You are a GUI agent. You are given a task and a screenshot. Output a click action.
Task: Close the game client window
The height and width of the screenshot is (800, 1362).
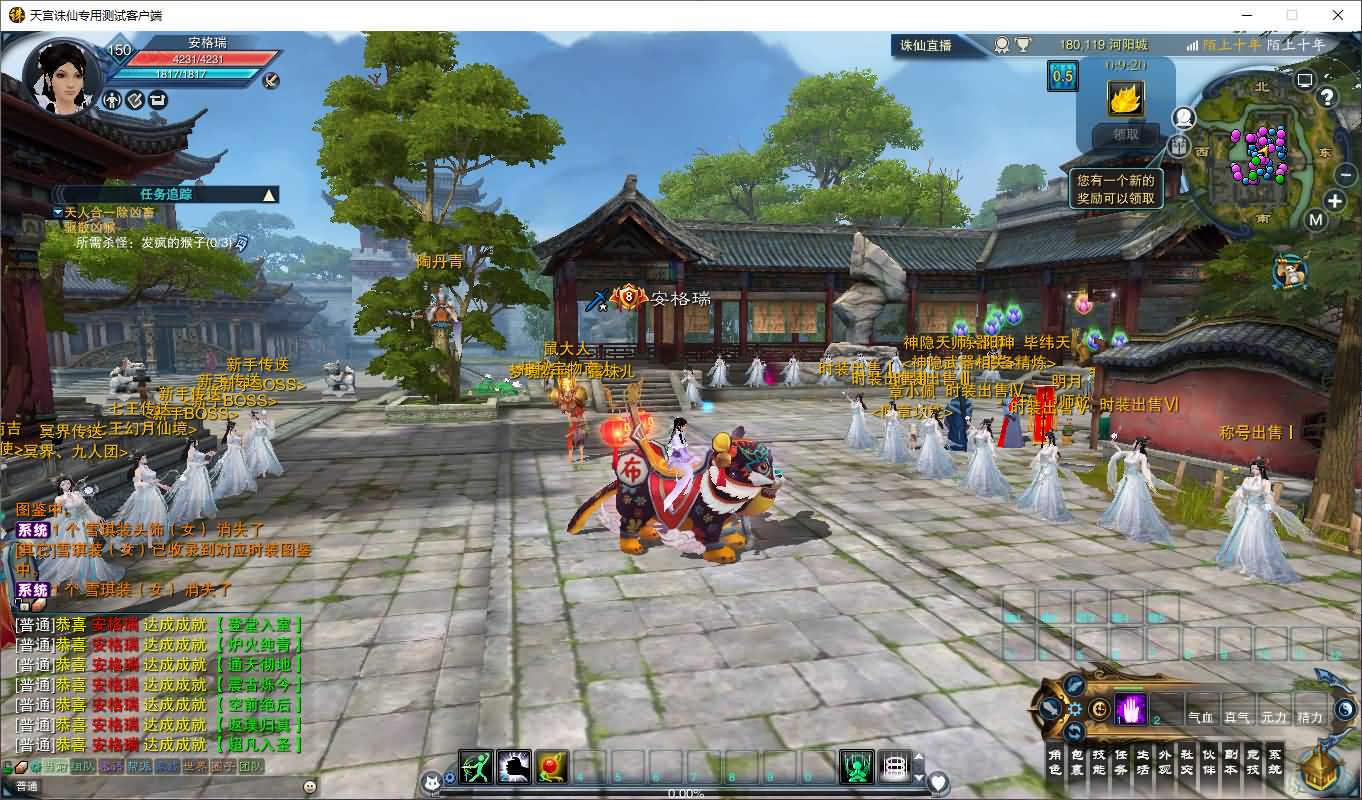[1338, 15]
